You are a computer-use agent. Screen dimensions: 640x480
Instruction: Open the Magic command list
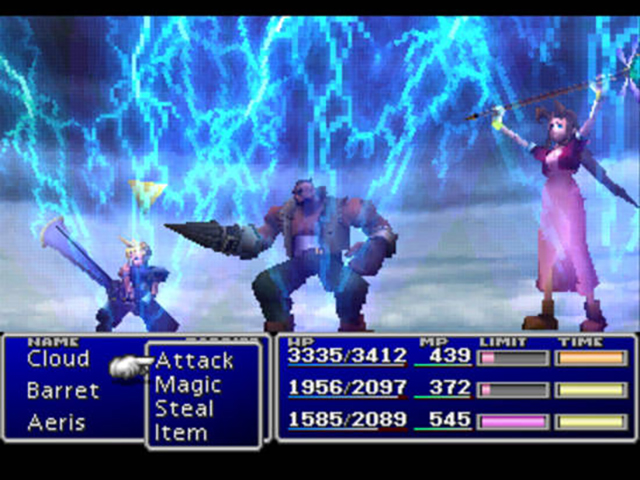coord(188,384)
